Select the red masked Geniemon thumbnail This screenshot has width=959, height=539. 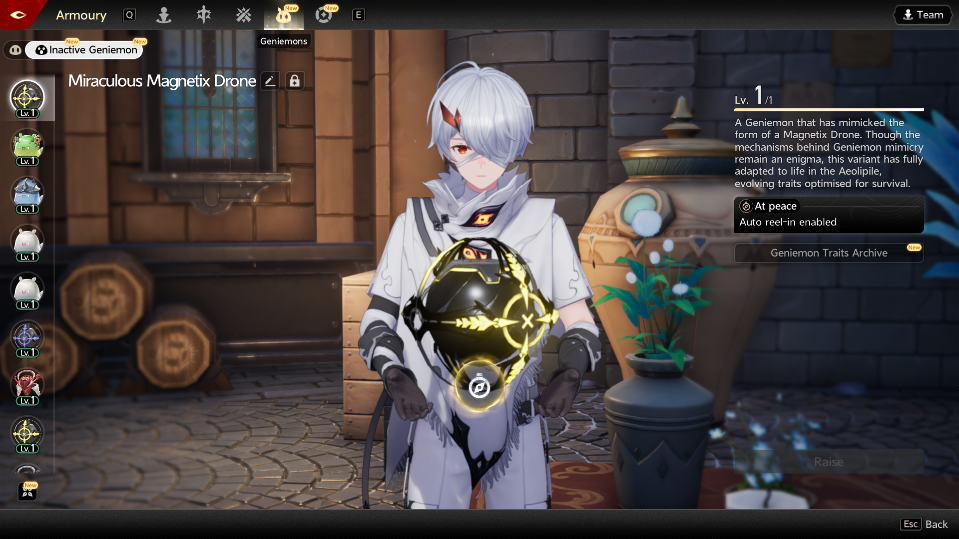tap(27, 384)
